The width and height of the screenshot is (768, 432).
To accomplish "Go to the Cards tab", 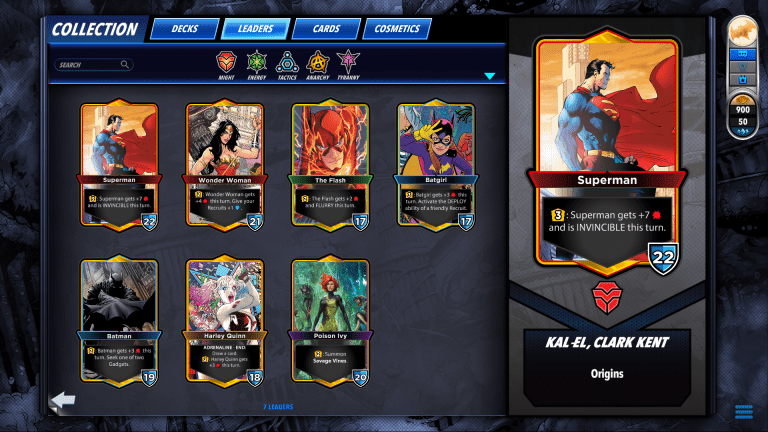I will [325, 29].
